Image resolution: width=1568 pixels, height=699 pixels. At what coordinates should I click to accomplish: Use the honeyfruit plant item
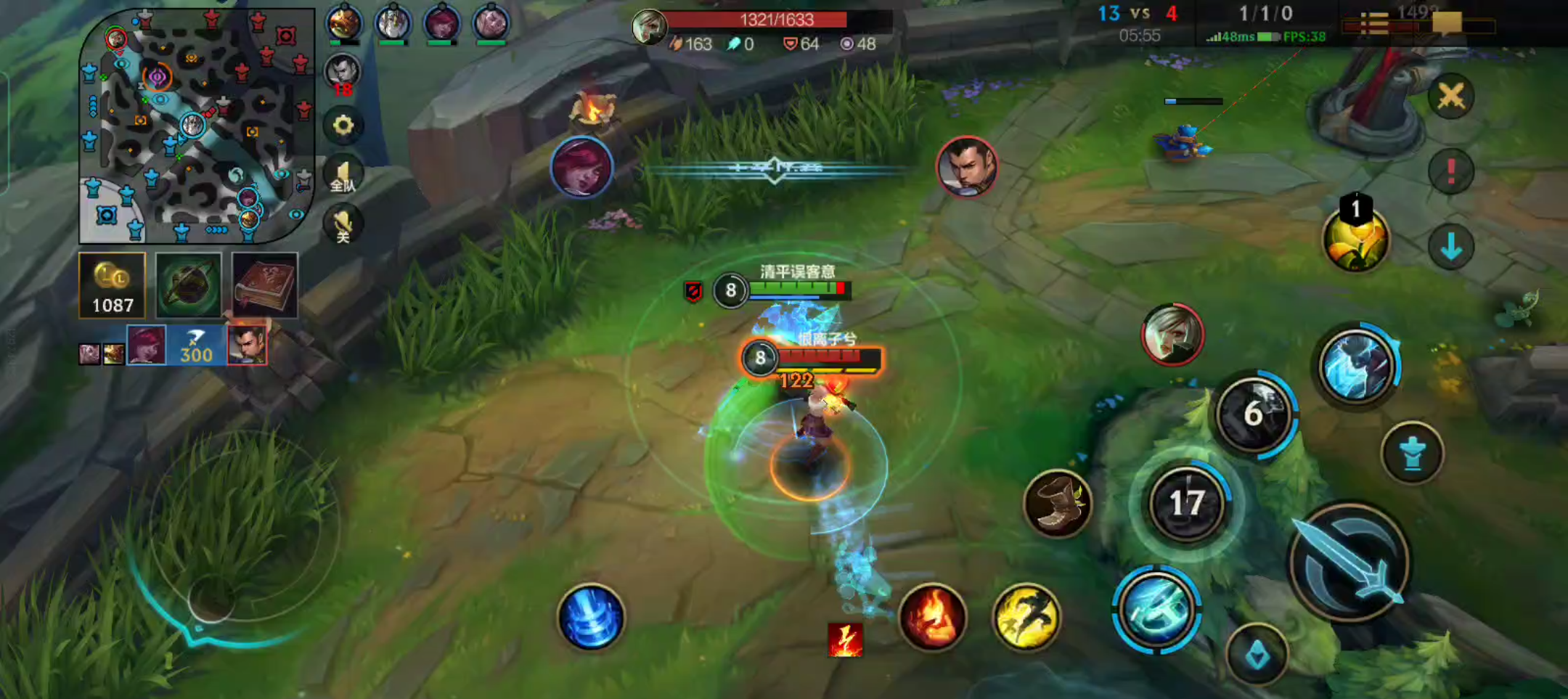point(1355,240)
